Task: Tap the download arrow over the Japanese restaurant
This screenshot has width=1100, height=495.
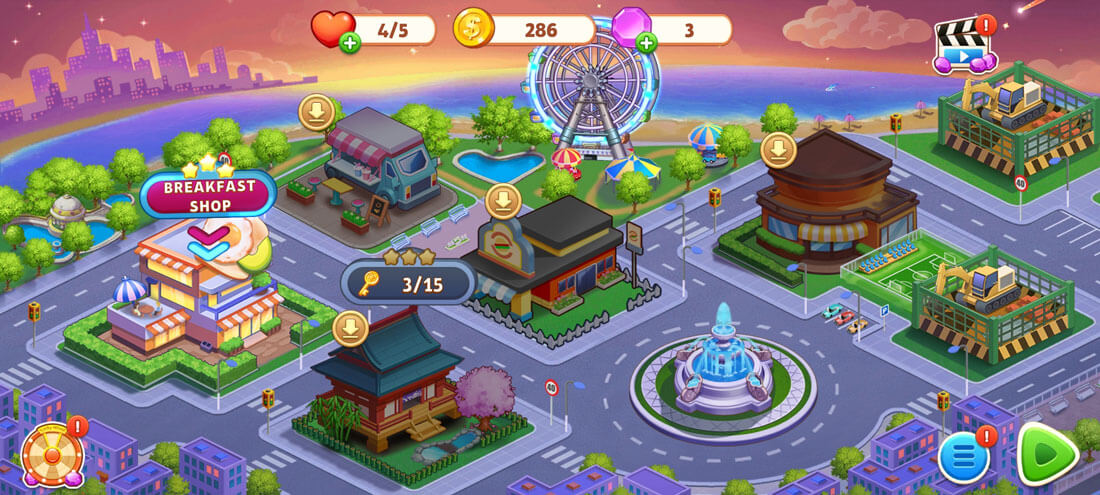Action: (350, 328)
